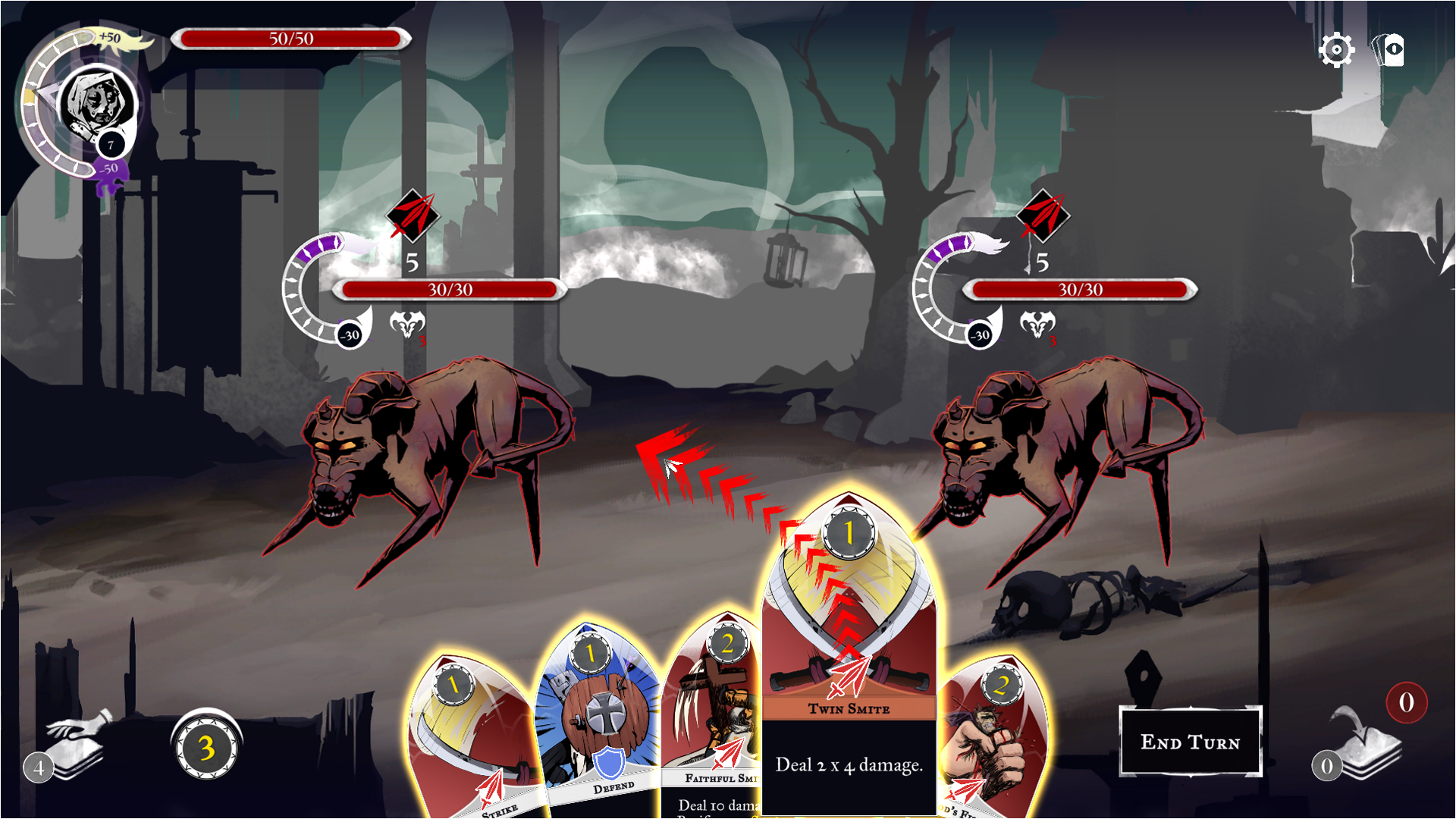This screenshot has width=1456, height=819.
Task: Open the gear settings menu
Action: pyautogui.click(x=1335, y=51)
